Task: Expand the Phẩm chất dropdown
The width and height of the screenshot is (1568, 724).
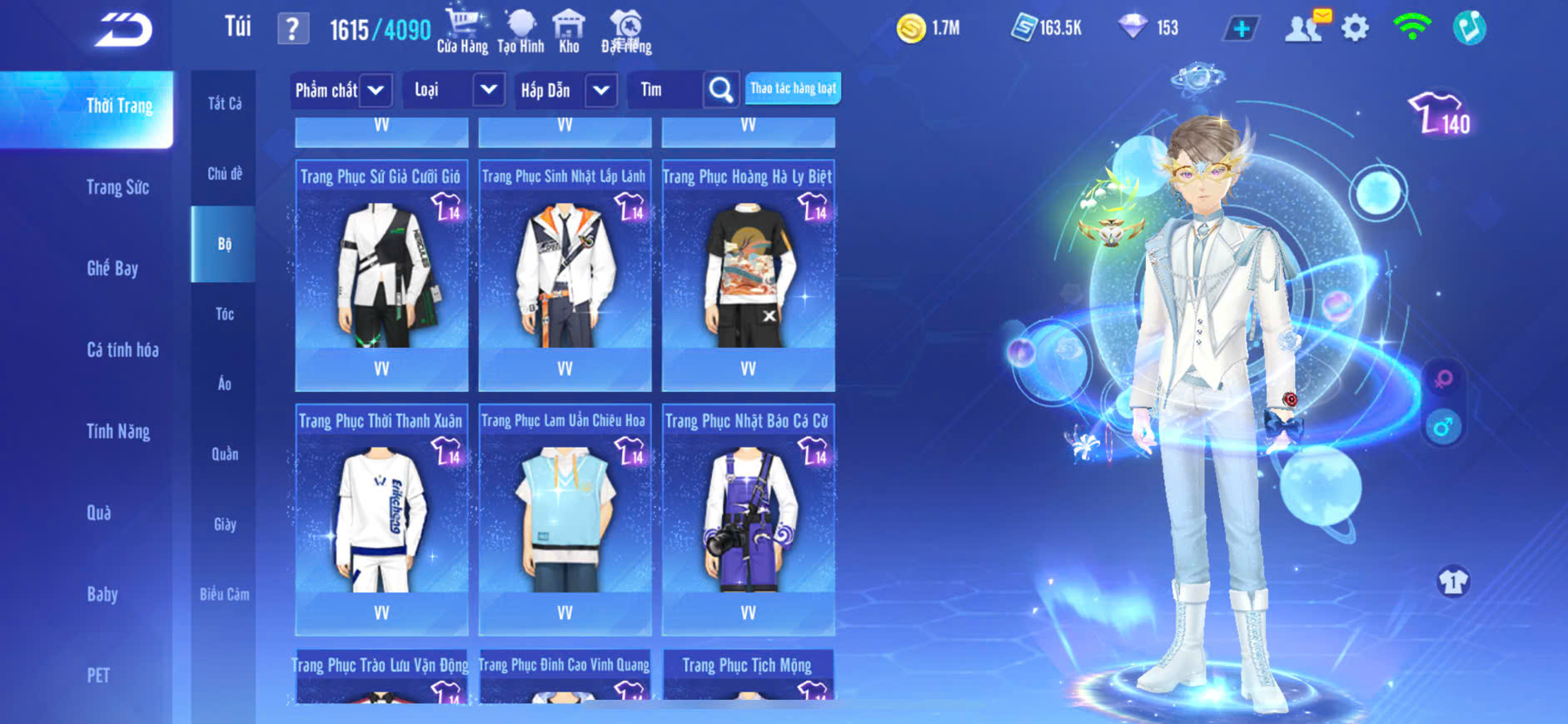Action: [x=376, y=90]
